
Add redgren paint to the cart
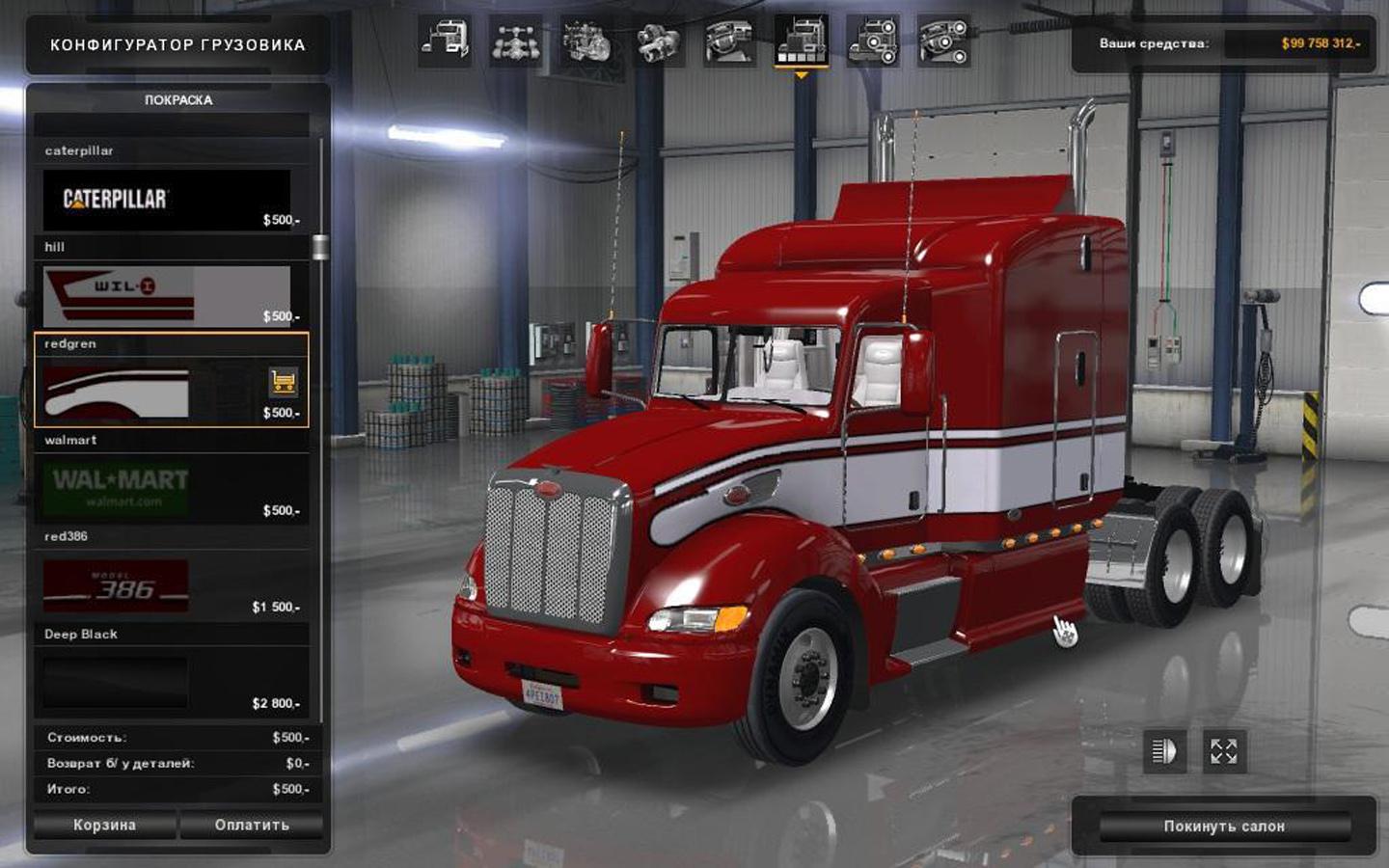click(283, 382)
